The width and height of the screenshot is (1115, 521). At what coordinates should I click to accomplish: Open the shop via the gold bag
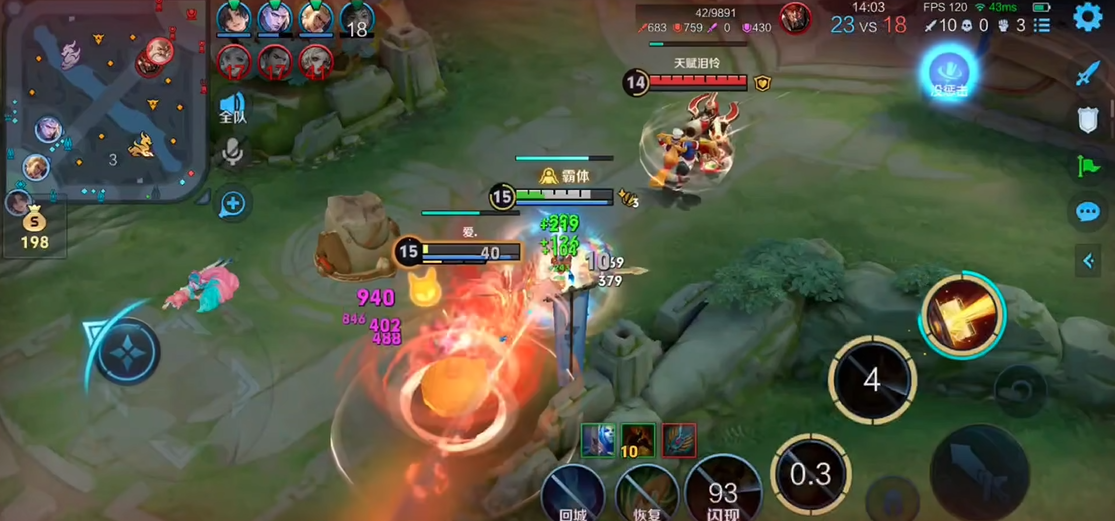[35, 227]
